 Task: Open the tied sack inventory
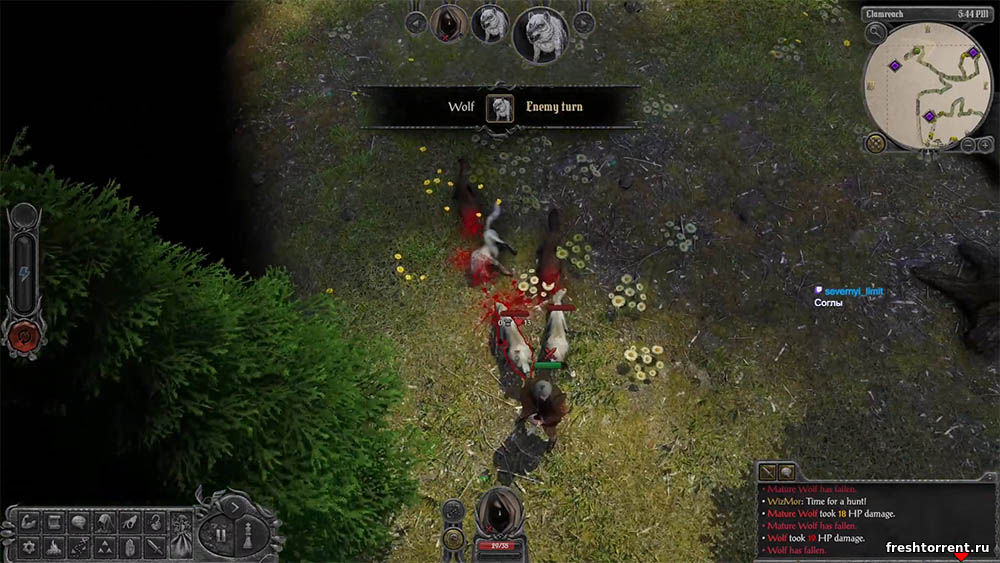point(155,521)
